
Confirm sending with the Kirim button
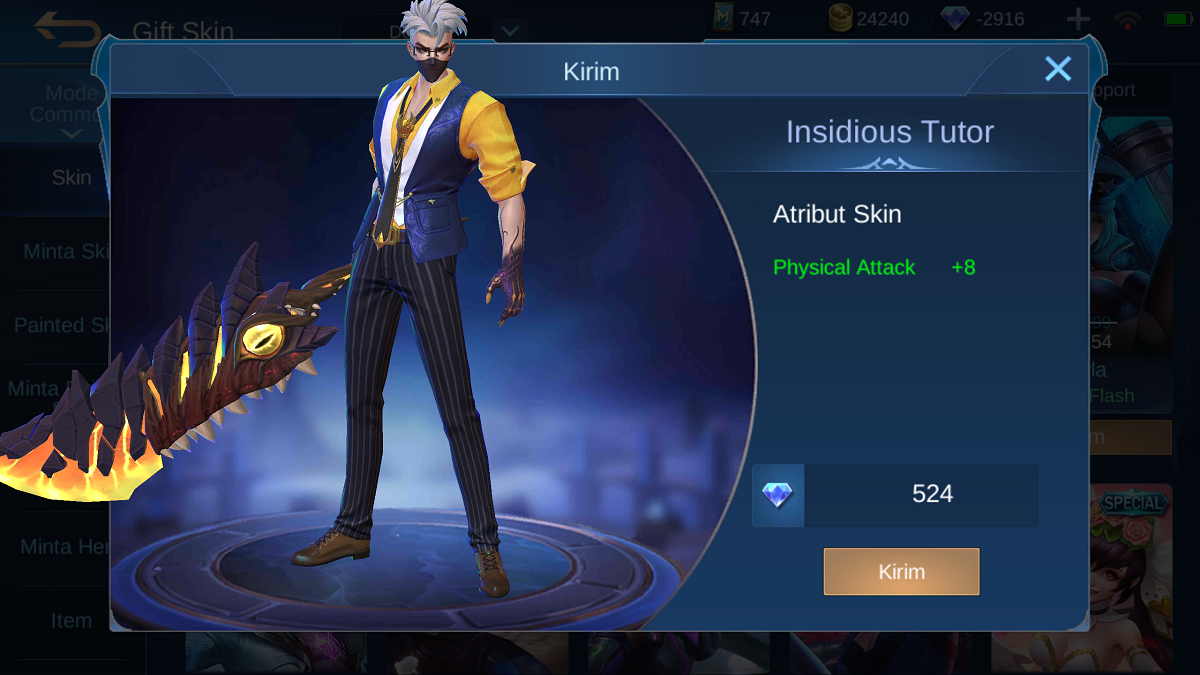(x=901, y=572)
